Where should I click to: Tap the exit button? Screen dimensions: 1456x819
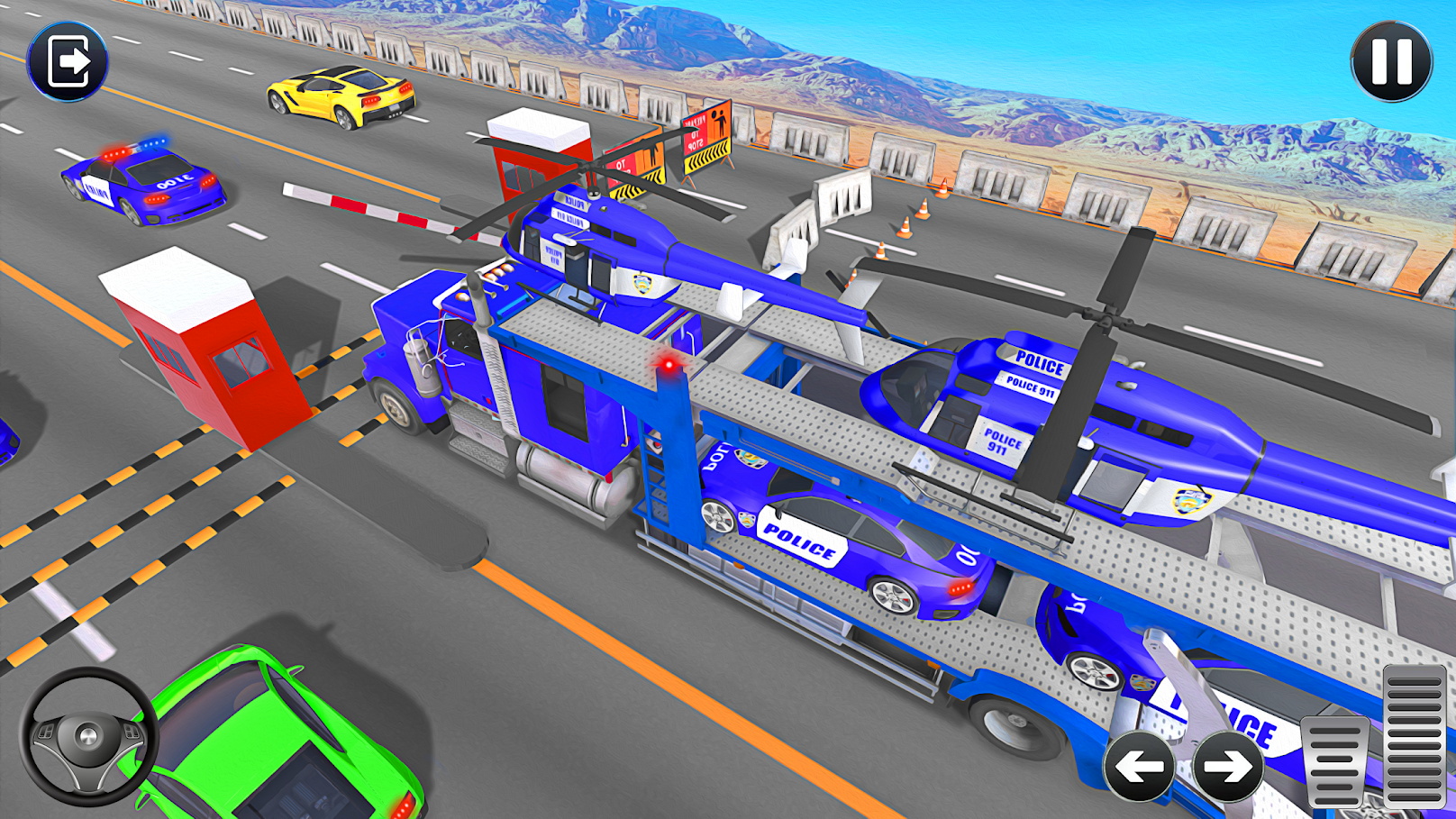coord(68,61)
